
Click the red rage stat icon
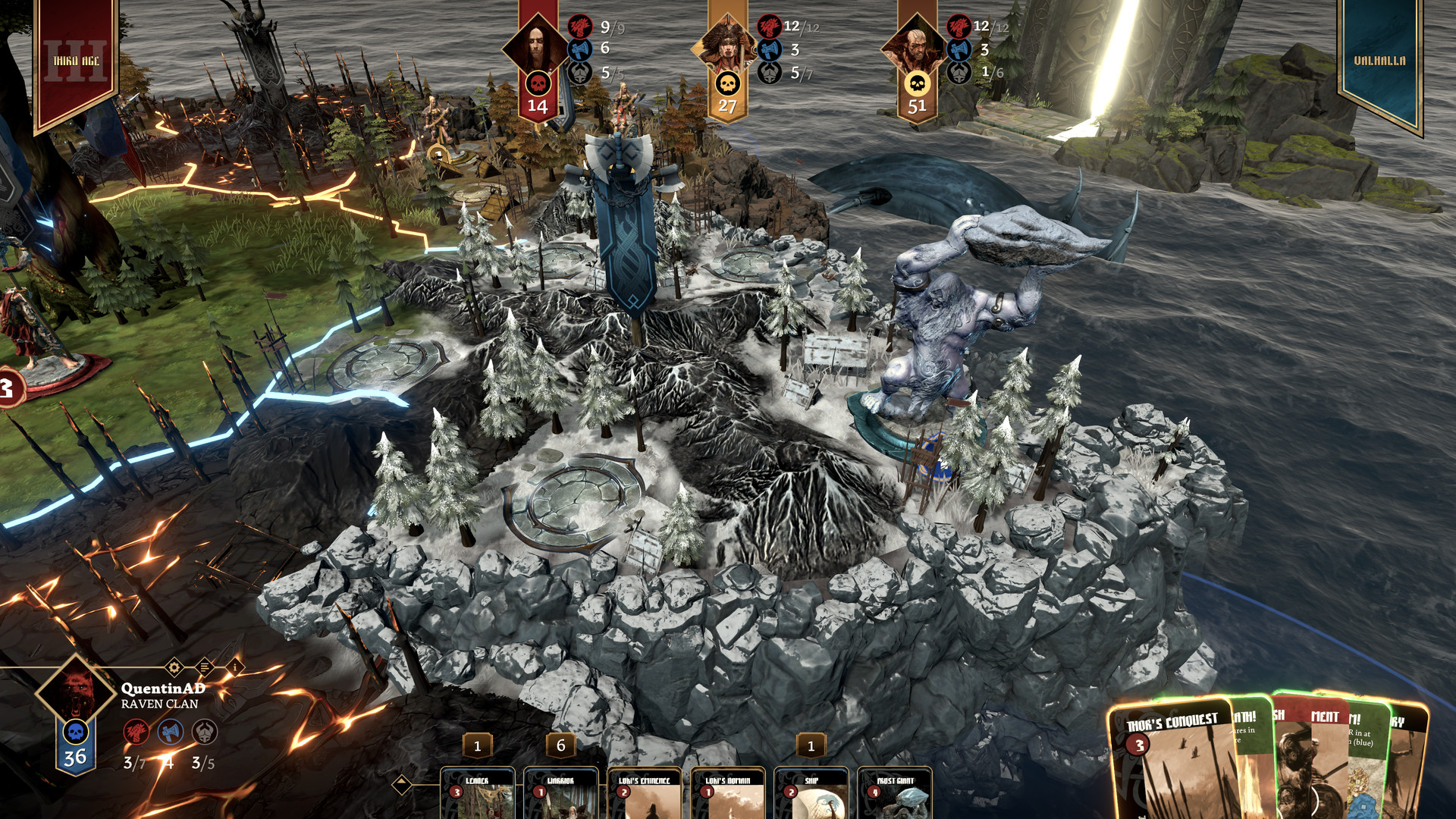pos(136,732)
